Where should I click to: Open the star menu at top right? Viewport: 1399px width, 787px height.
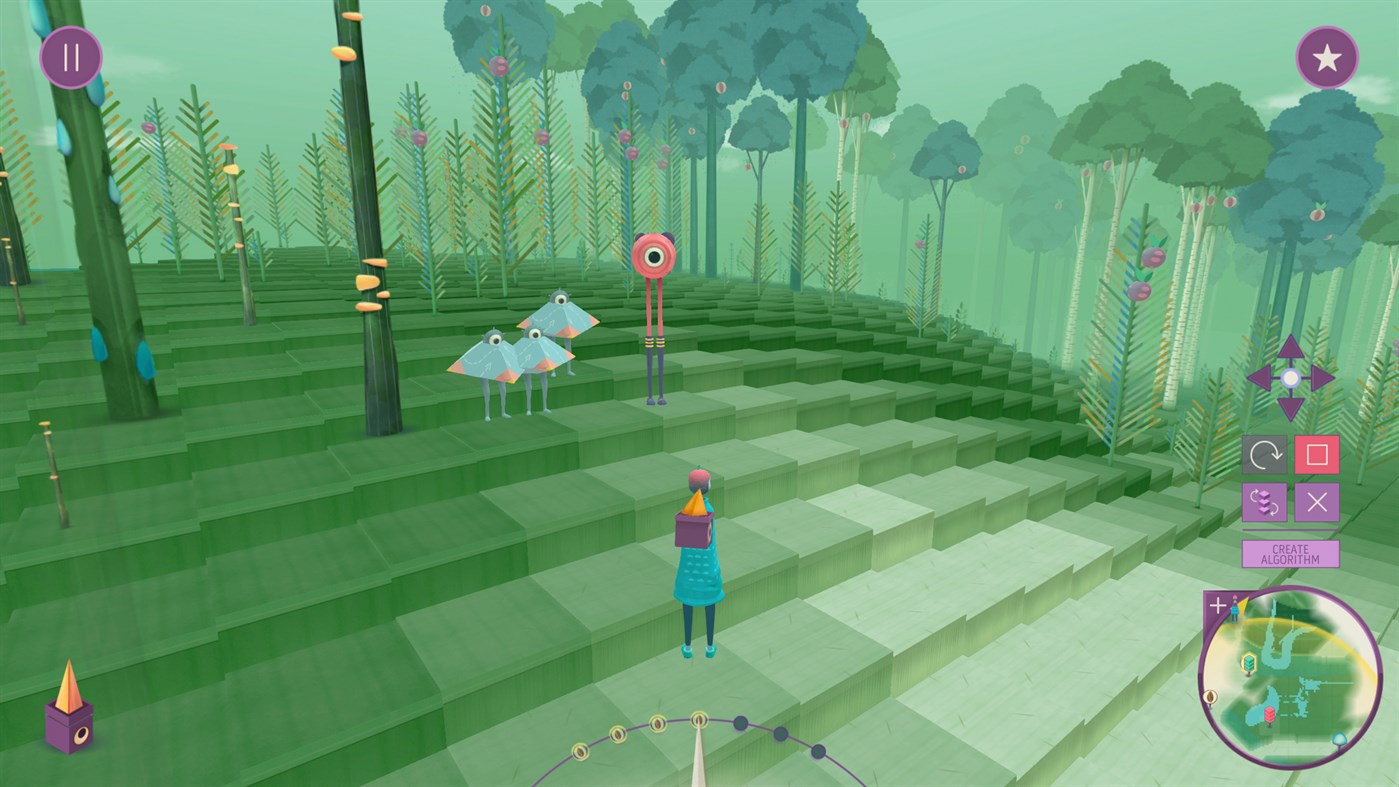point(1327,57)
